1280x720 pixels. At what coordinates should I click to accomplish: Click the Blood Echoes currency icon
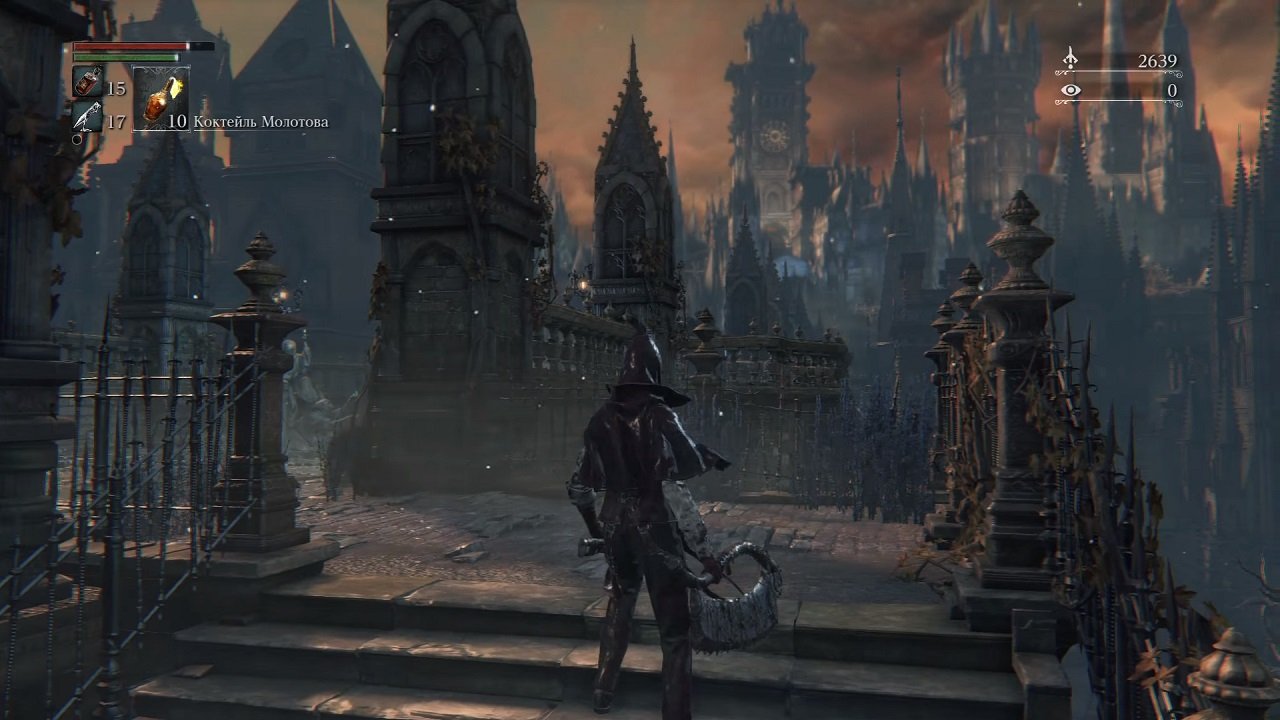[x=1069, y=60]
